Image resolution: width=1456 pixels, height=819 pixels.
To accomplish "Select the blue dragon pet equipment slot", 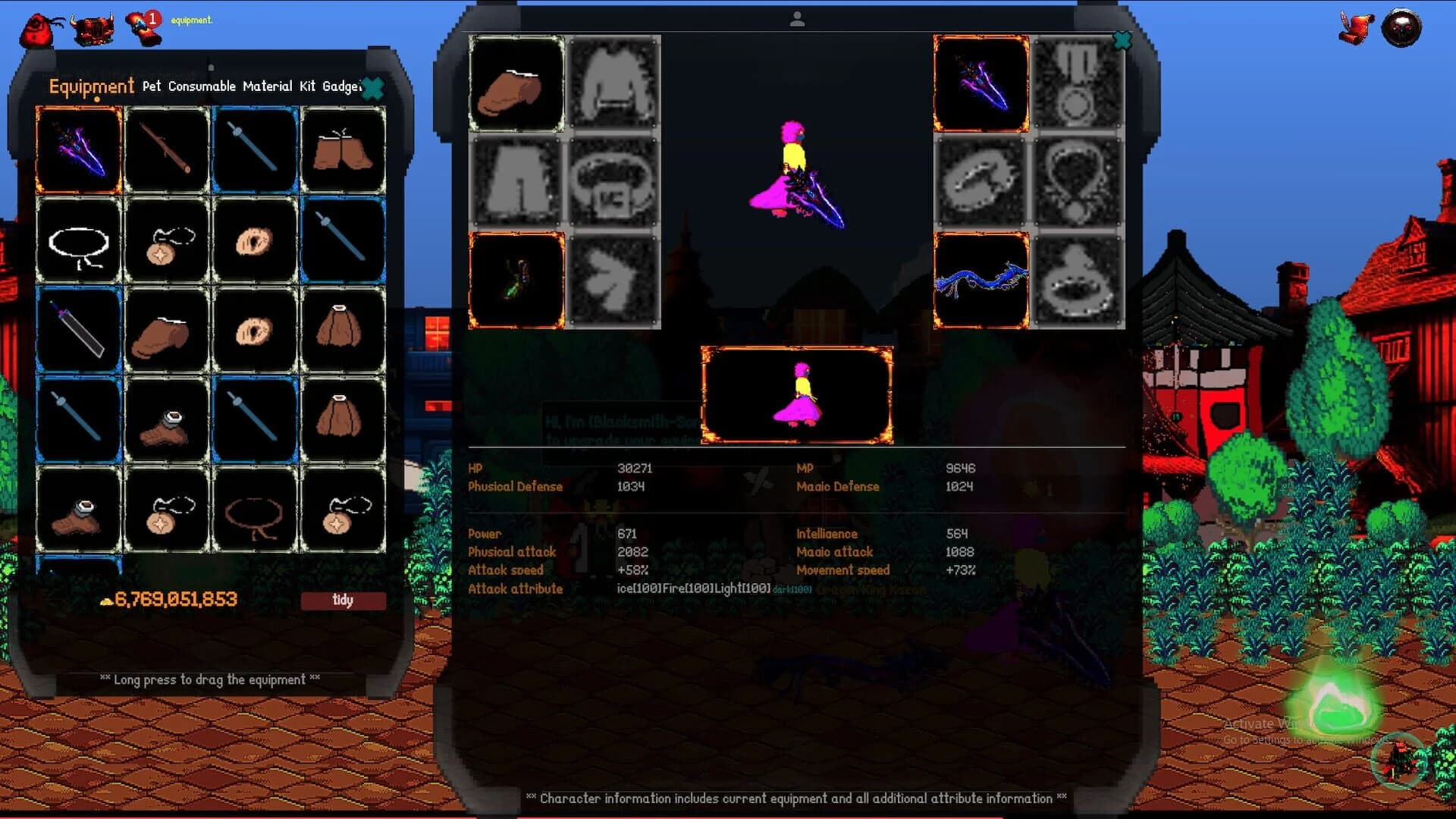I will coord(980,280).
